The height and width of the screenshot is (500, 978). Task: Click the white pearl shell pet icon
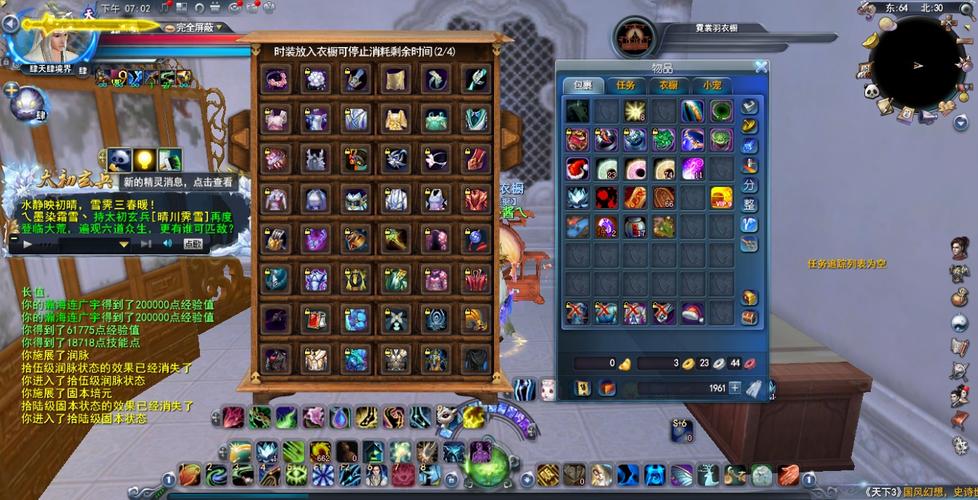pos(26,103)
